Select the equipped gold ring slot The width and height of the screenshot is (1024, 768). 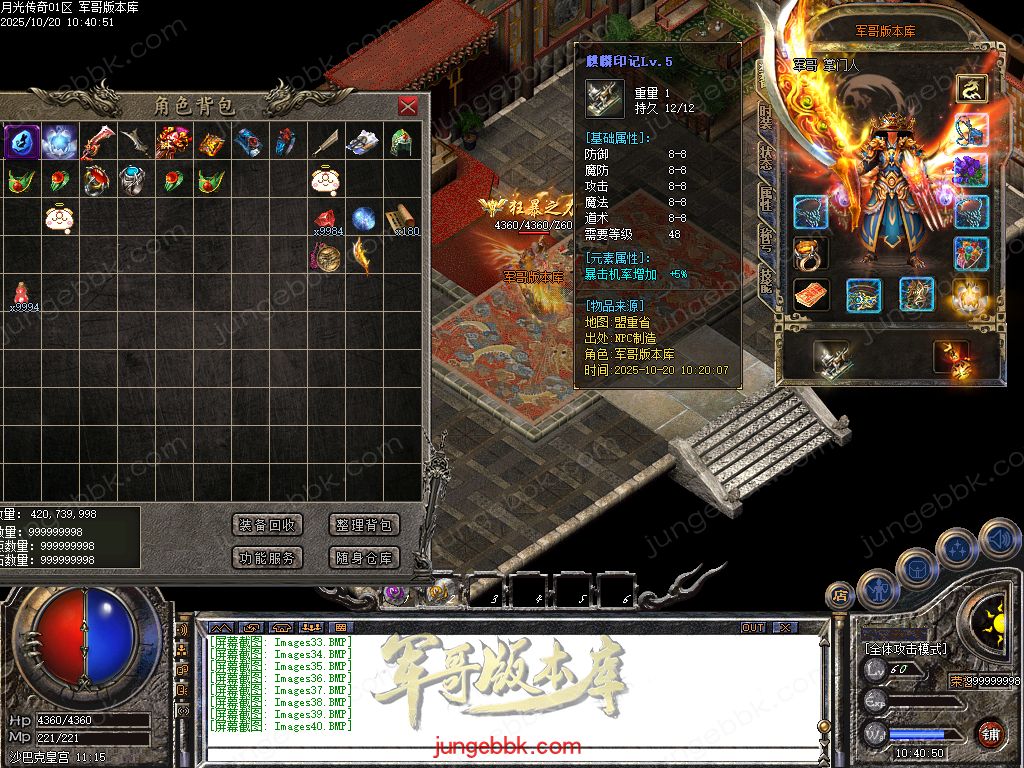pos(810,253)
